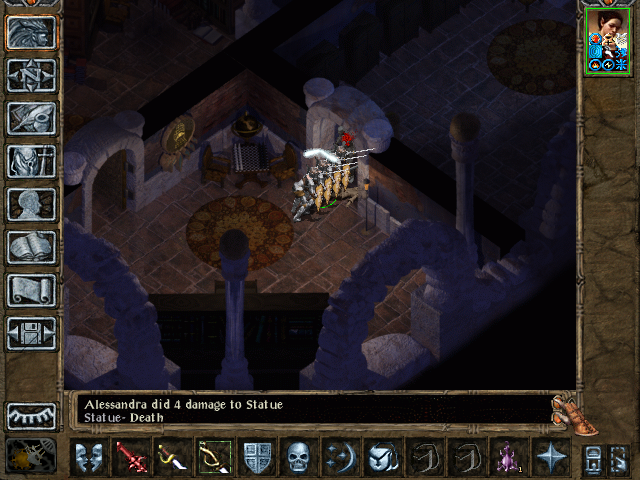
Task: Open the mage spellbook with the open book
Action: [x=32, y=247]
